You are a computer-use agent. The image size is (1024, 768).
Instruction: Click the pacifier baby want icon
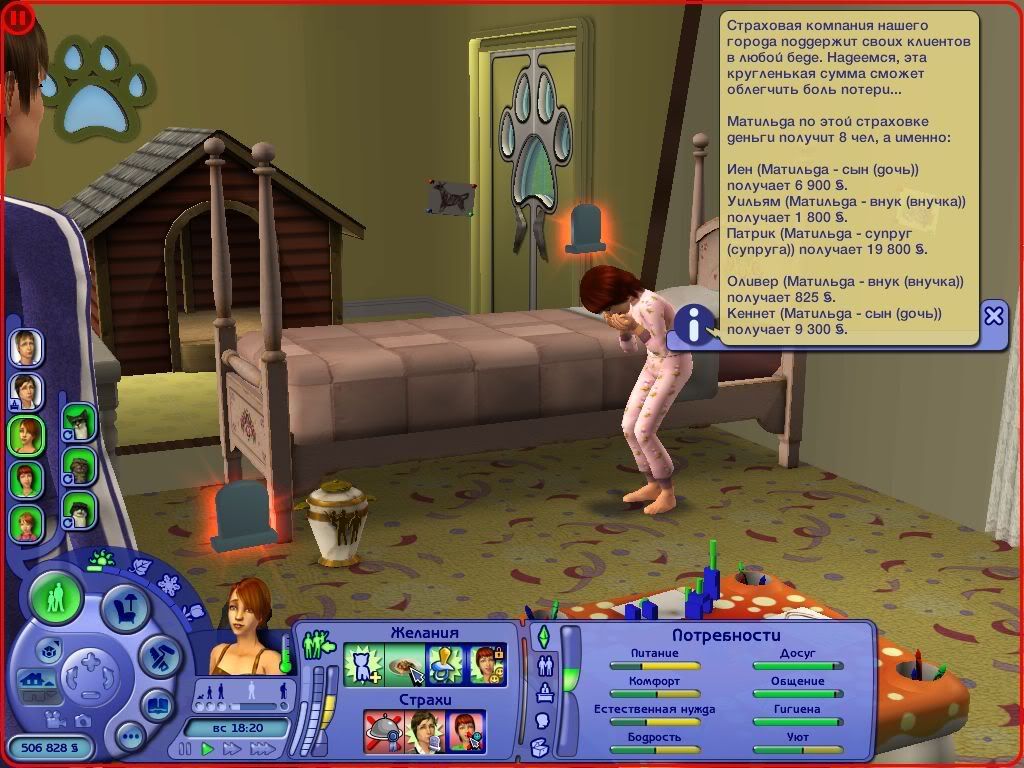point(444,664)
